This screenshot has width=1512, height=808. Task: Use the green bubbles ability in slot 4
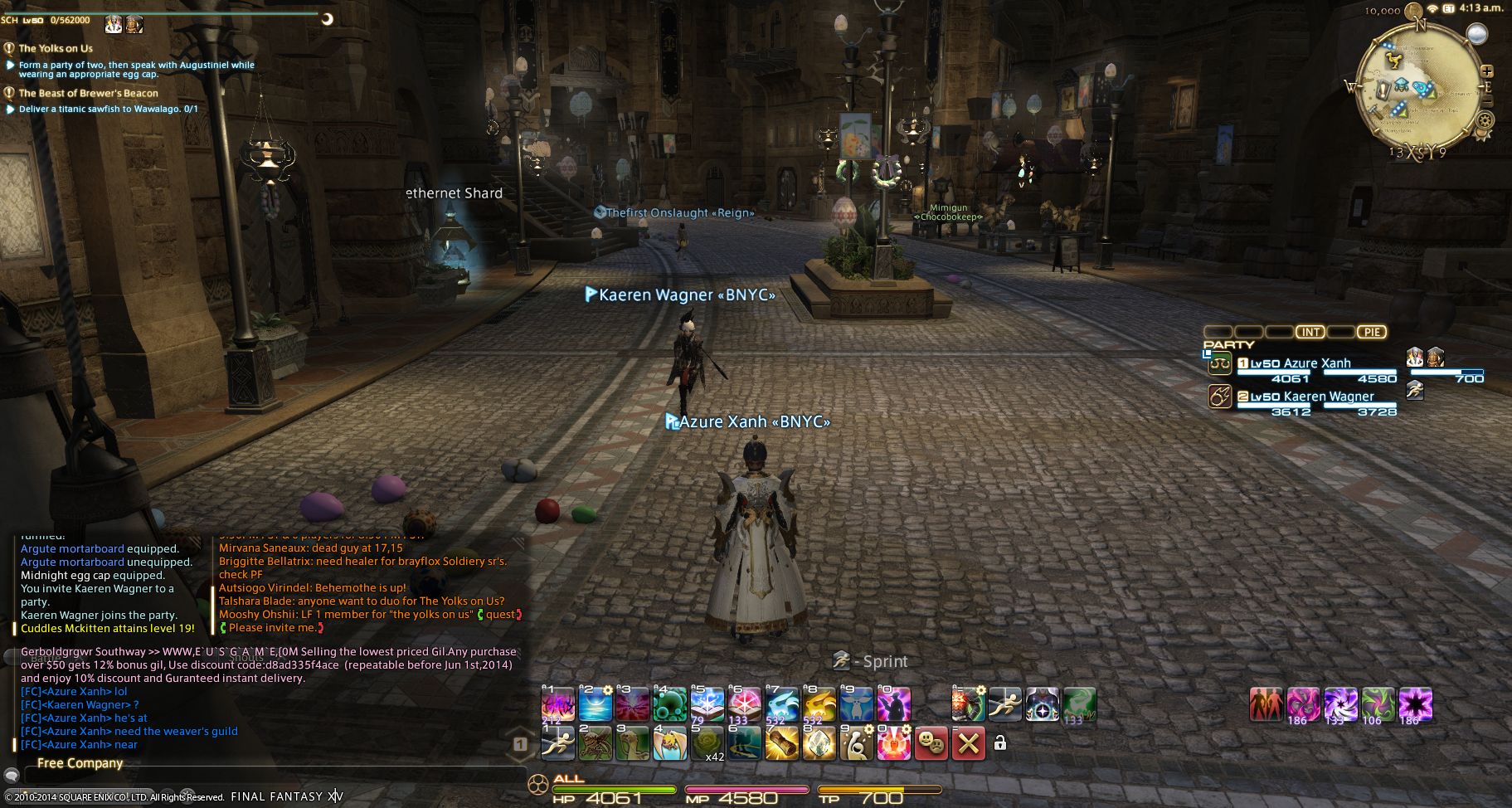[669, 705]
